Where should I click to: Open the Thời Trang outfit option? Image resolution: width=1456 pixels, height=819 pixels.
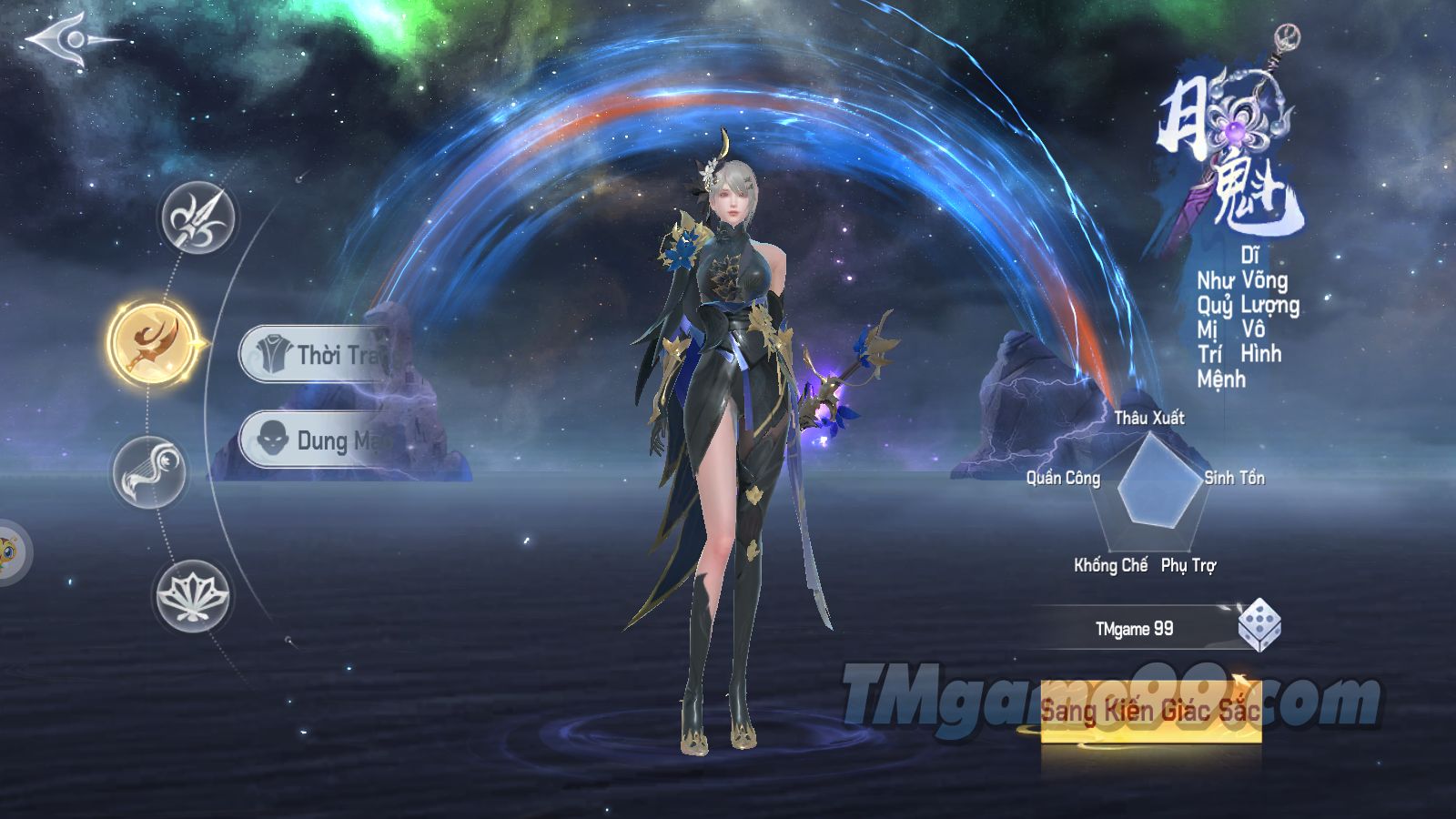click(x=318, y=354)
